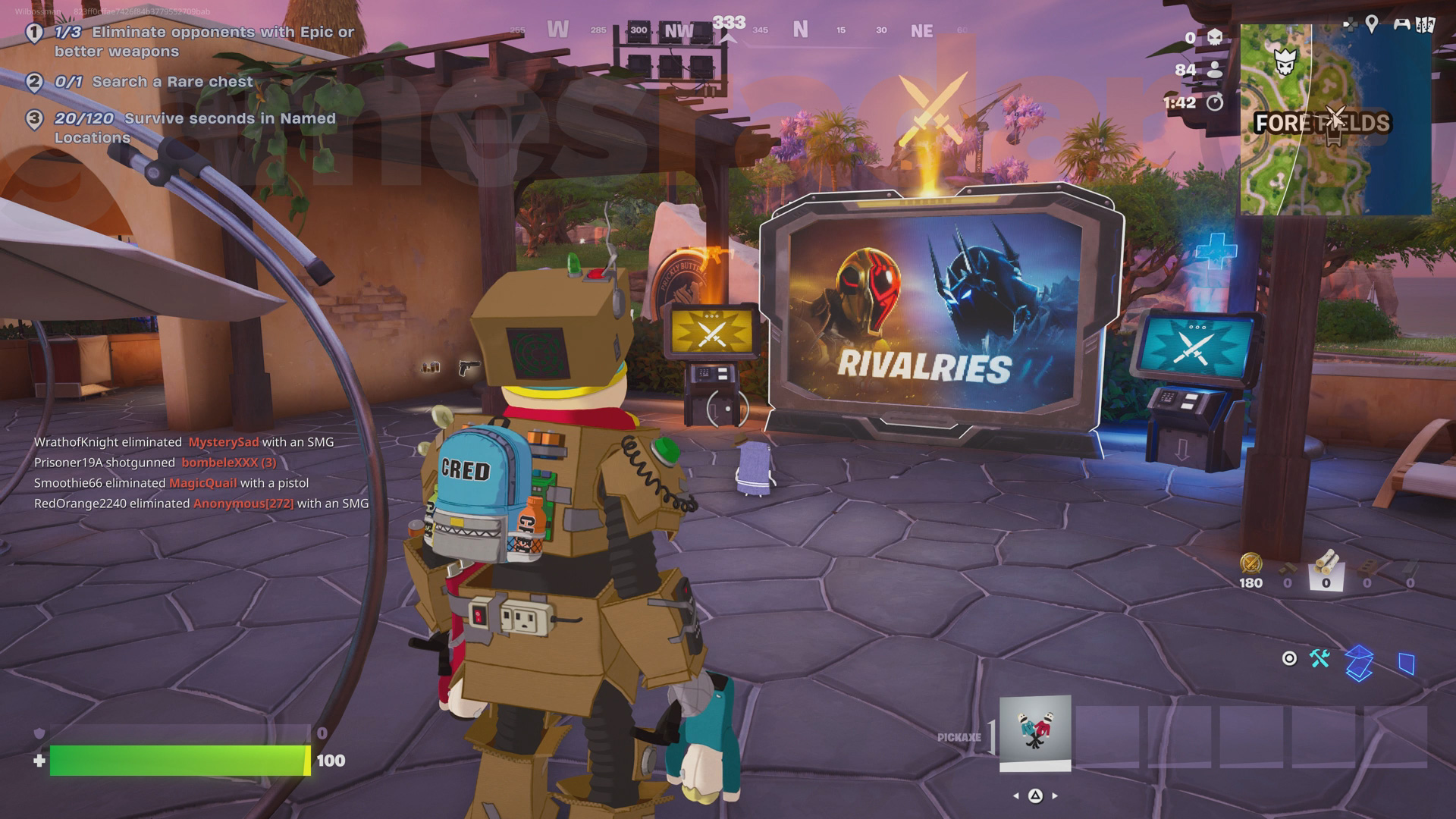The image size is (1456, 819).
Task: Click the players remaining counter icon
Action: [x=1216, y=70]
